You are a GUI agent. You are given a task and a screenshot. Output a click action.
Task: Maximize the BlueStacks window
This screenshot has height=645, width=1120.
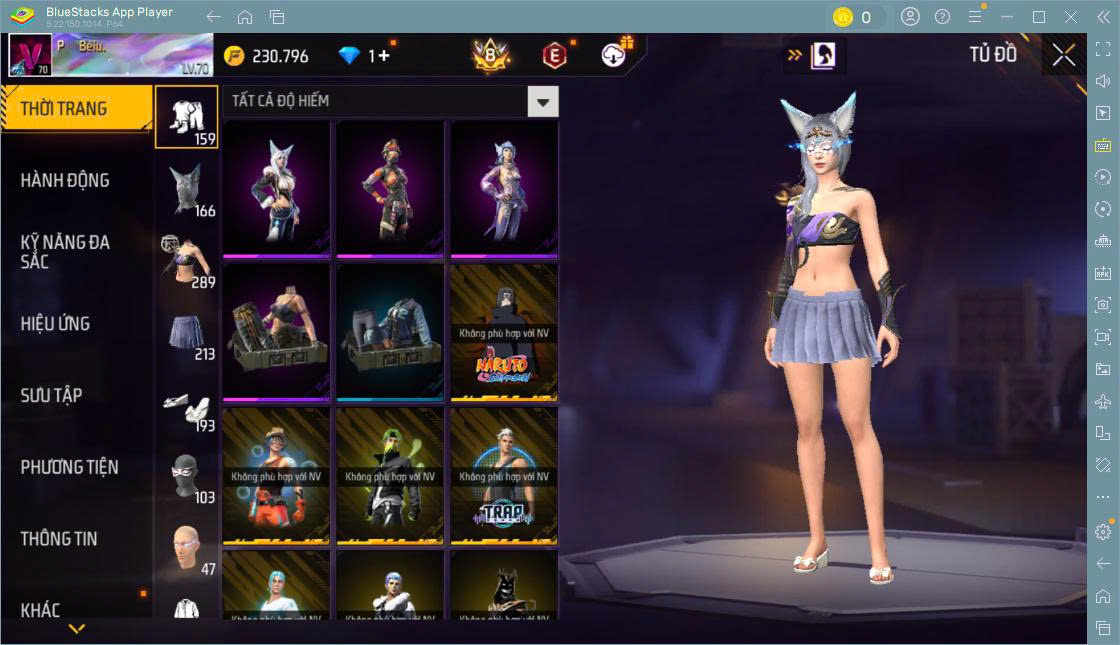pos(1038,17)
